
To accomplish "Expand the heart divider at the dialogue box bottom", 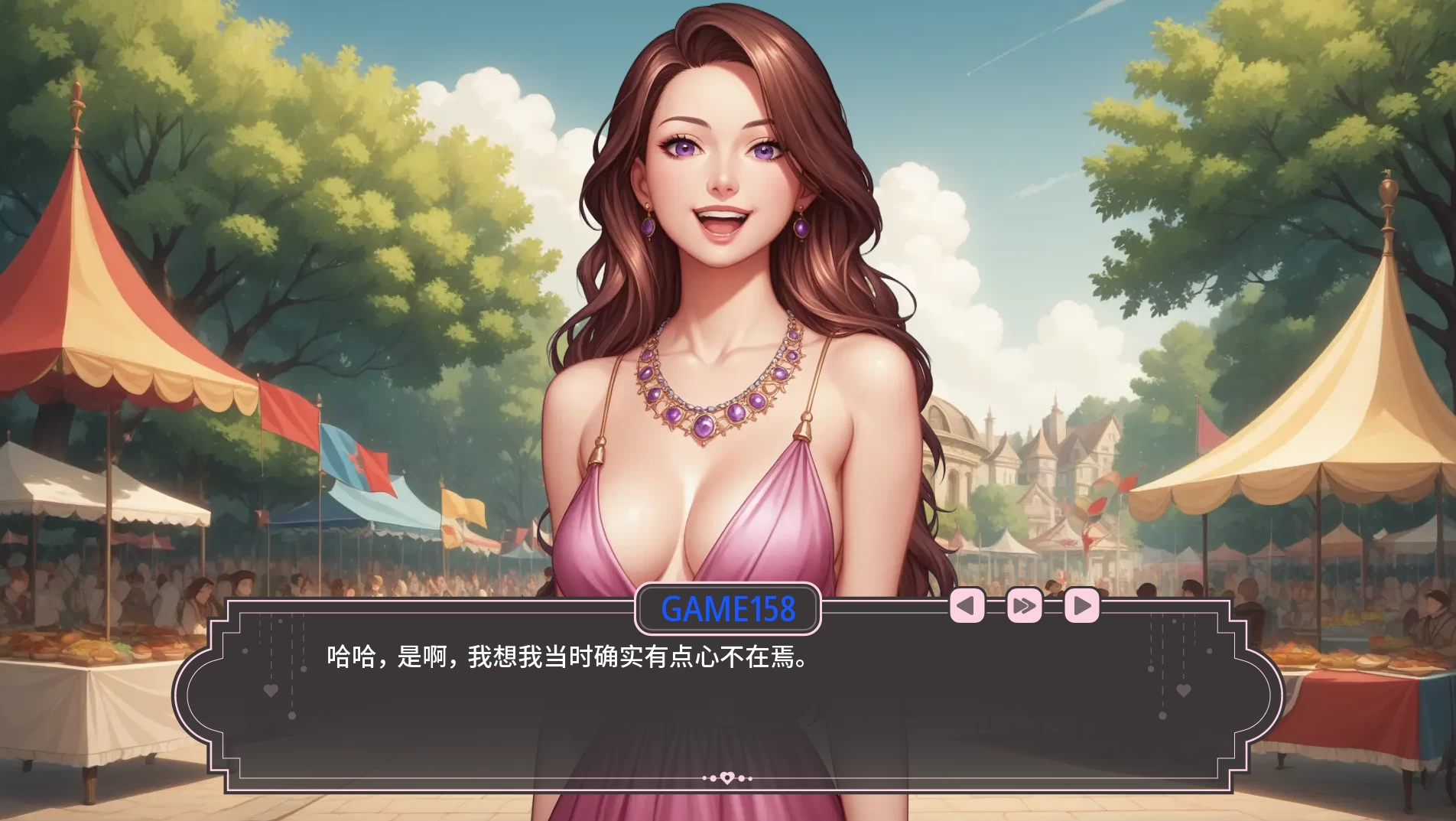I will (x=728, y=777).
